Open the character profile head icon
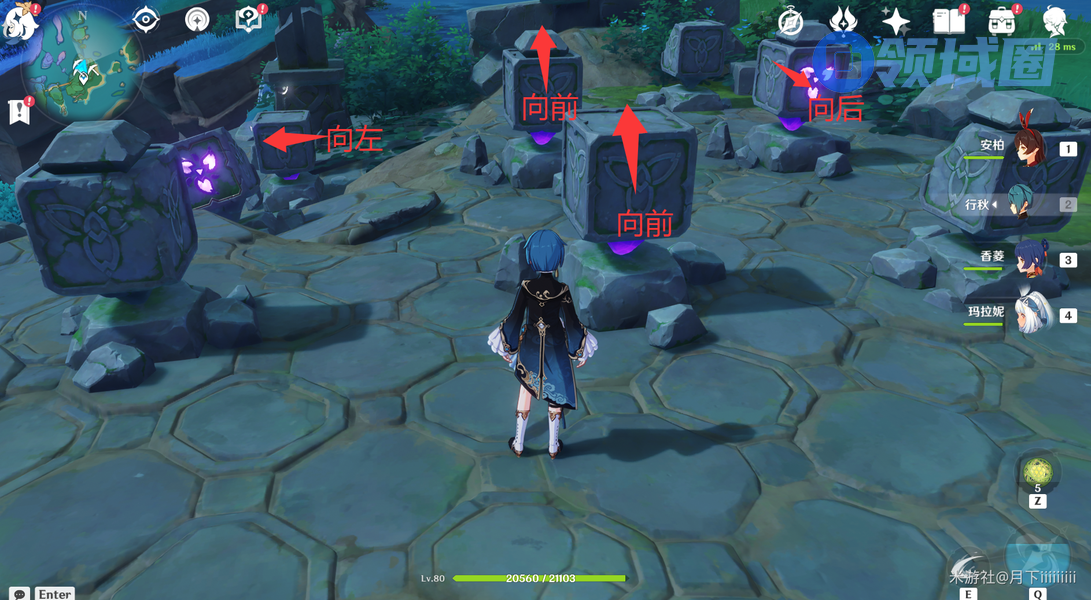This screenshot has height=600, width=1091. pos(1054,20)
